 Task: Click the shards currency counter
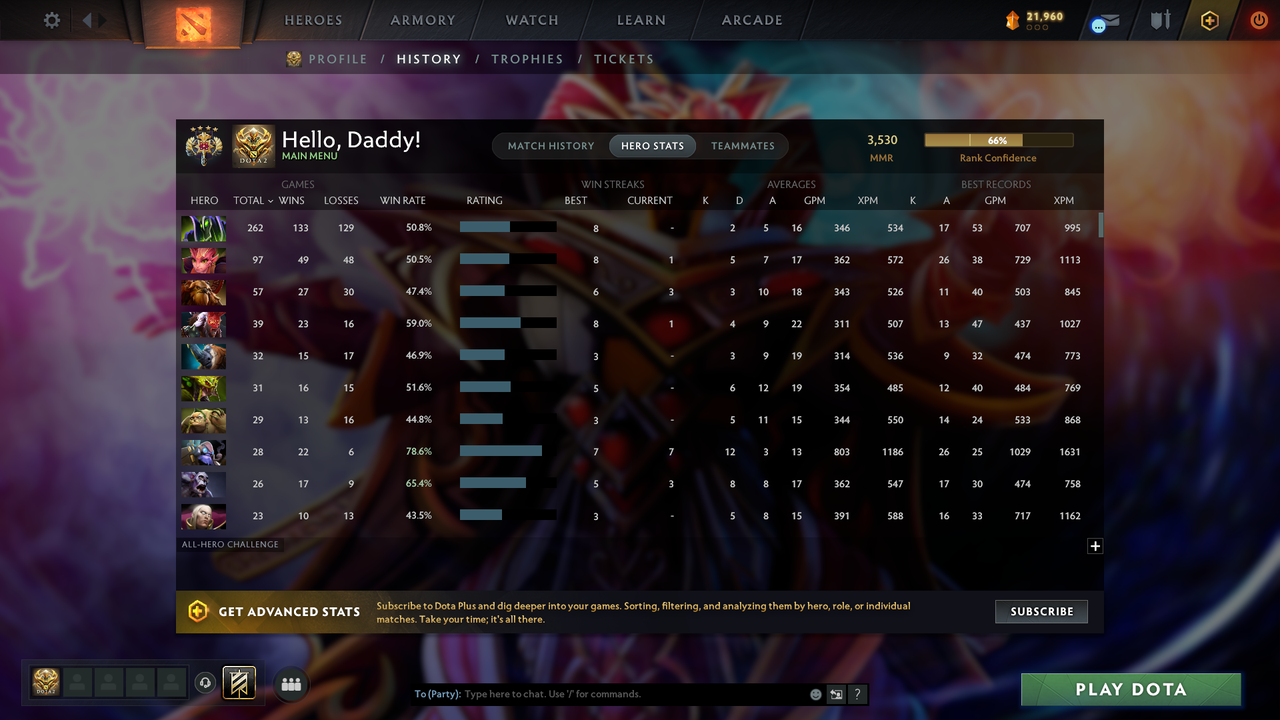[x=1036, y=17]
